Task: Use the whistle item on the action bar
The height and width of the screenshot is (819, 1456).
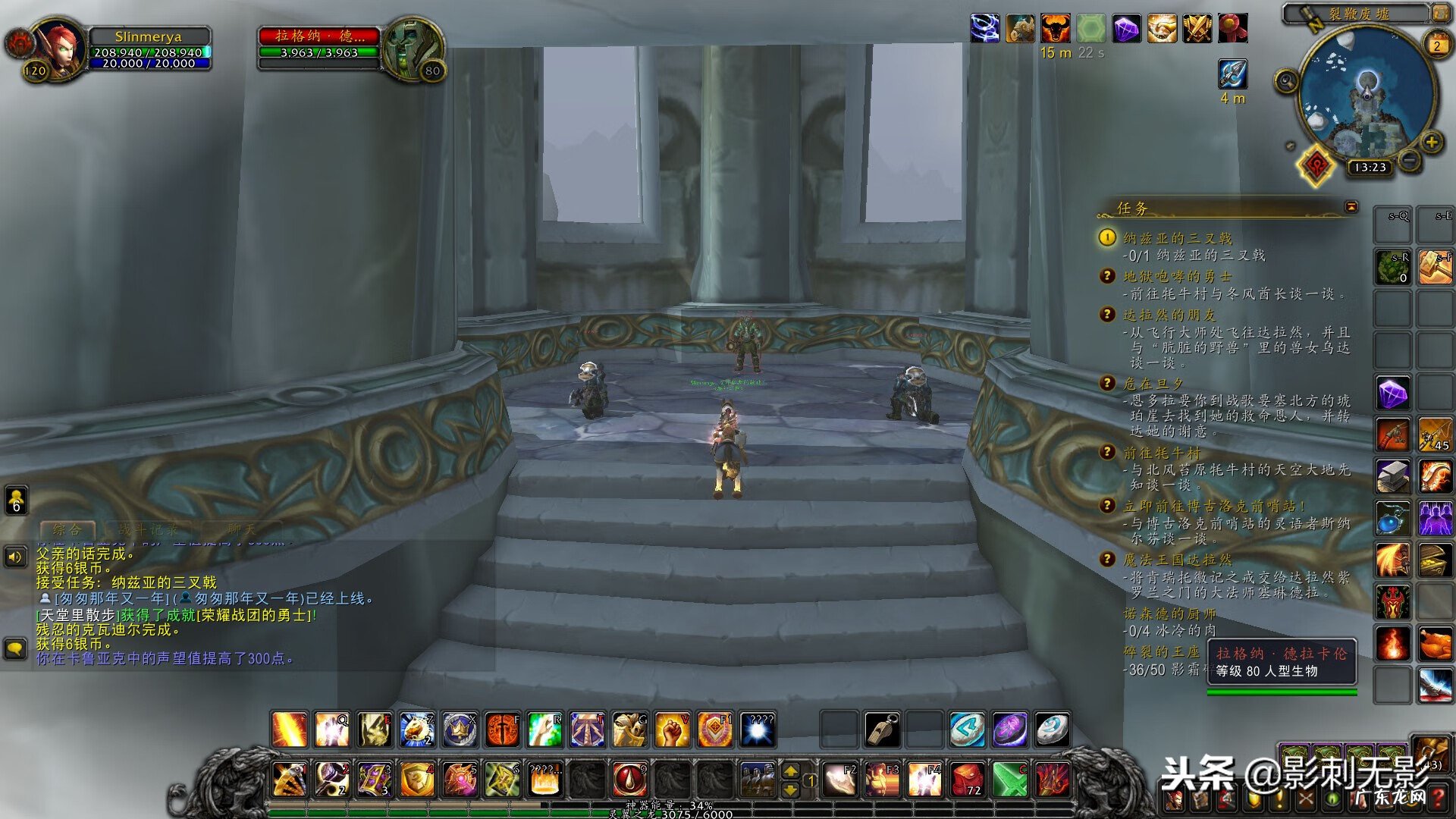Action: point(882,730)
